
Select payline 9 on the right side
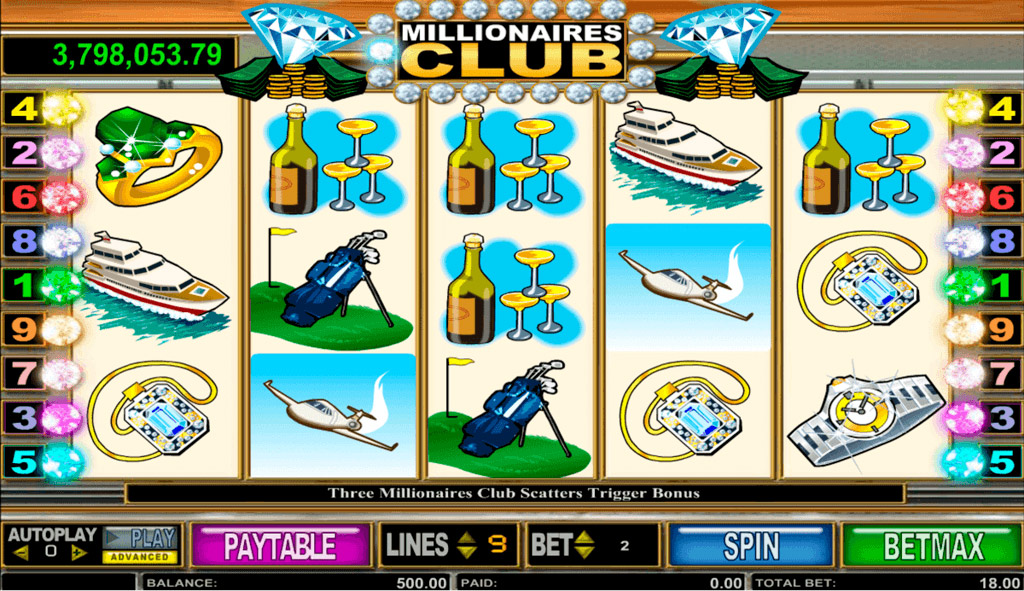click(x=998, y=327)
